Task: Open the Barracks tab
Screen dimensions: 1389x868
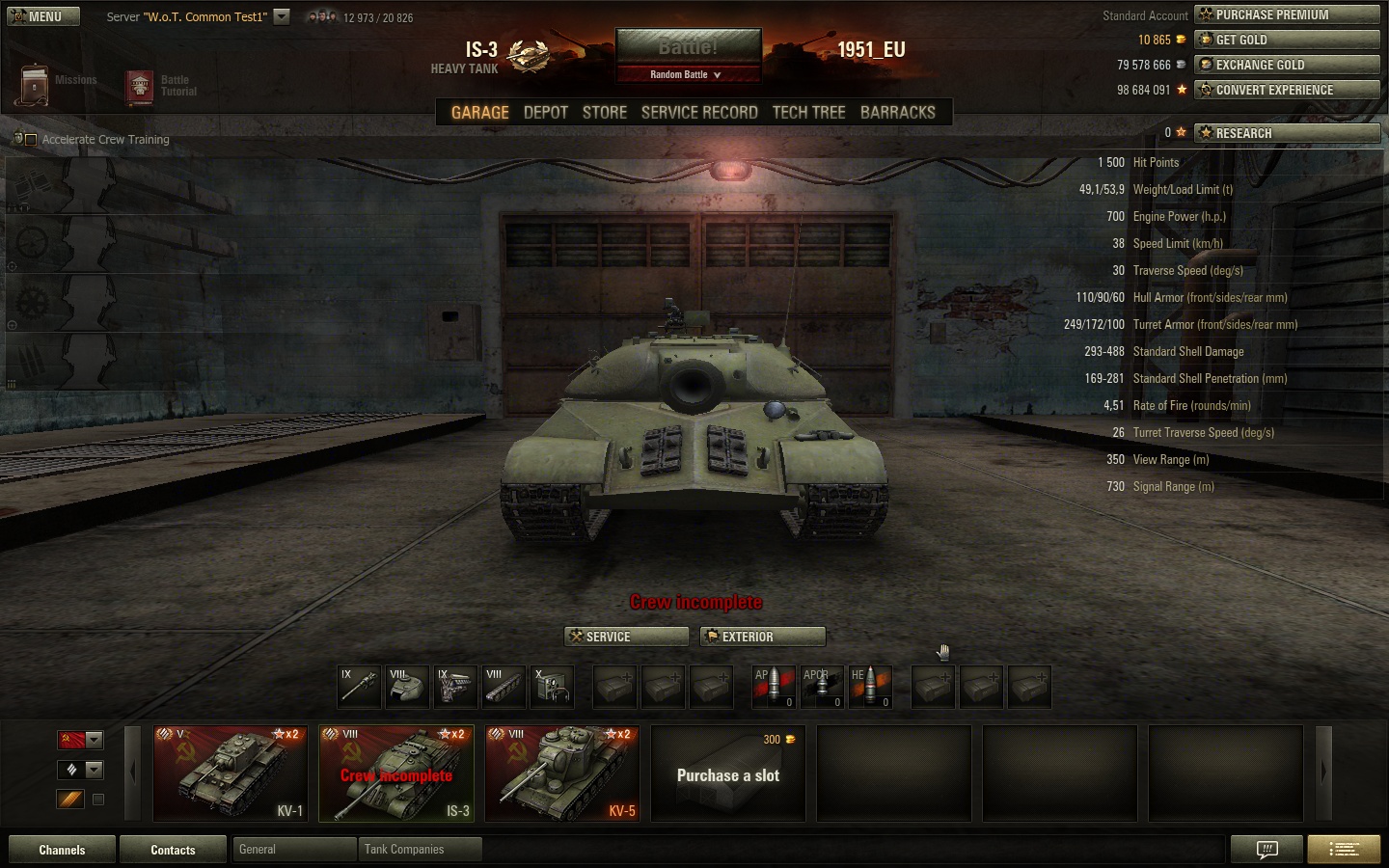Action: click(897, 112)
